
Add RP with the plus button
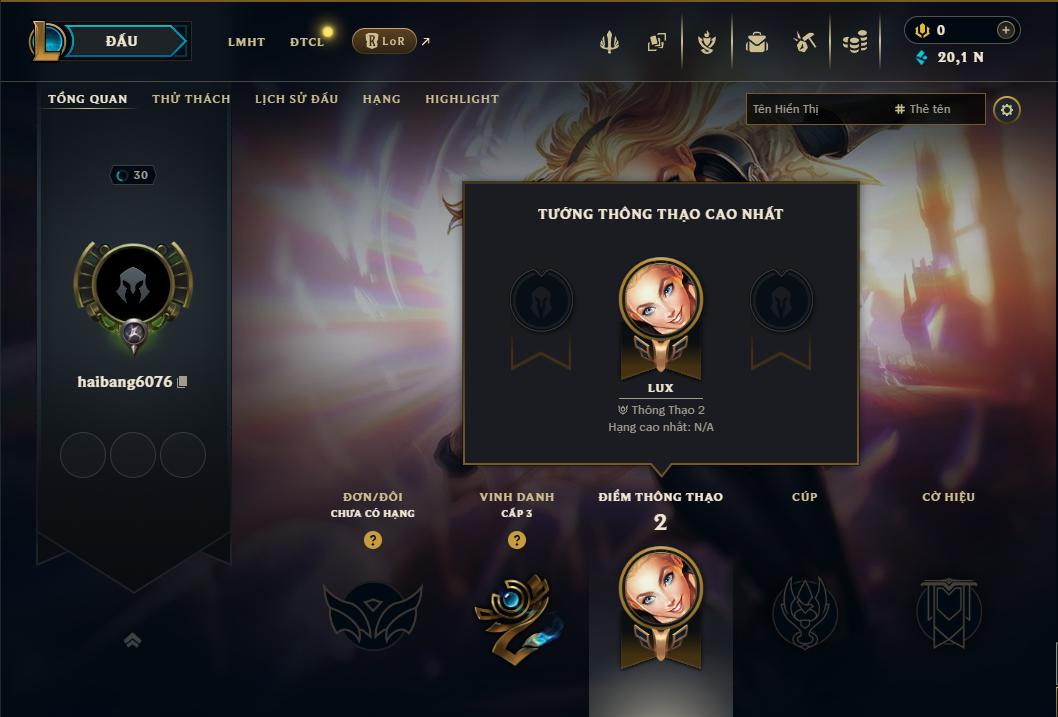tap(1005, 30)
